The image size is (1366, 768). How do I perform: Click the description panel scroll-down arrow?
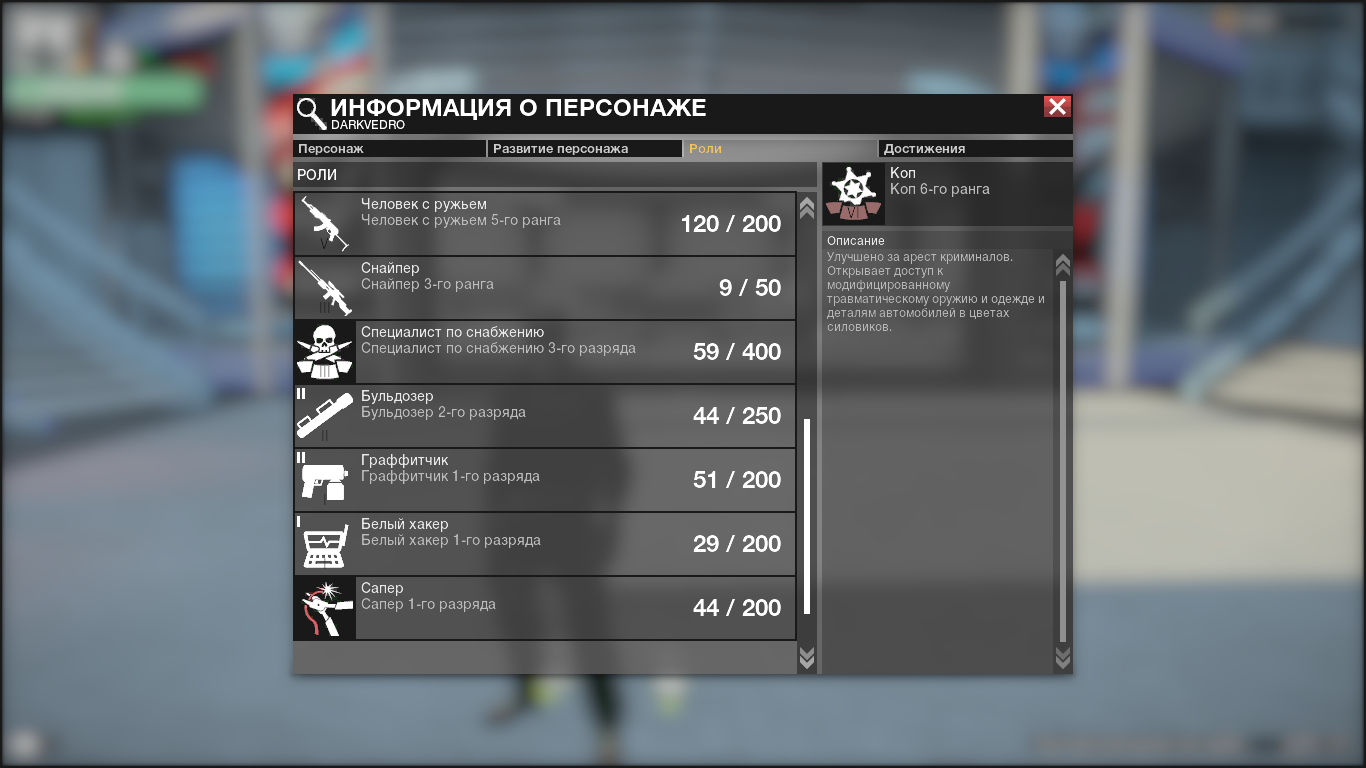1063,657
